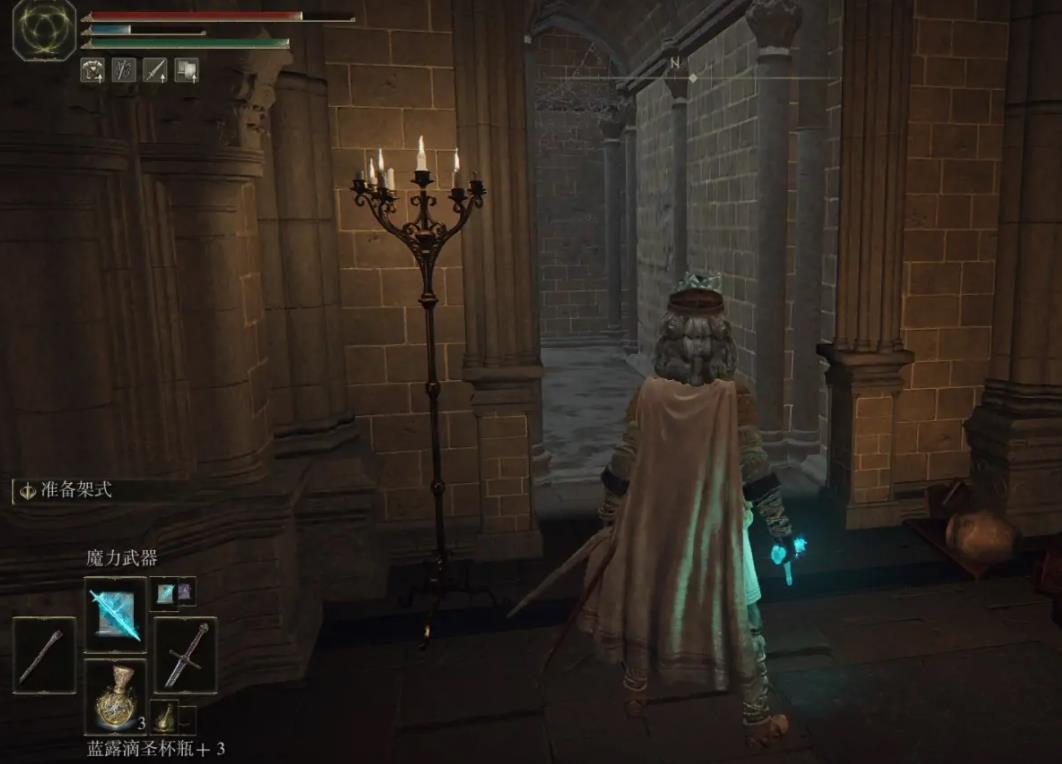
Task: Click the 准备架式 skill label
Action: [x=63, y=491]
